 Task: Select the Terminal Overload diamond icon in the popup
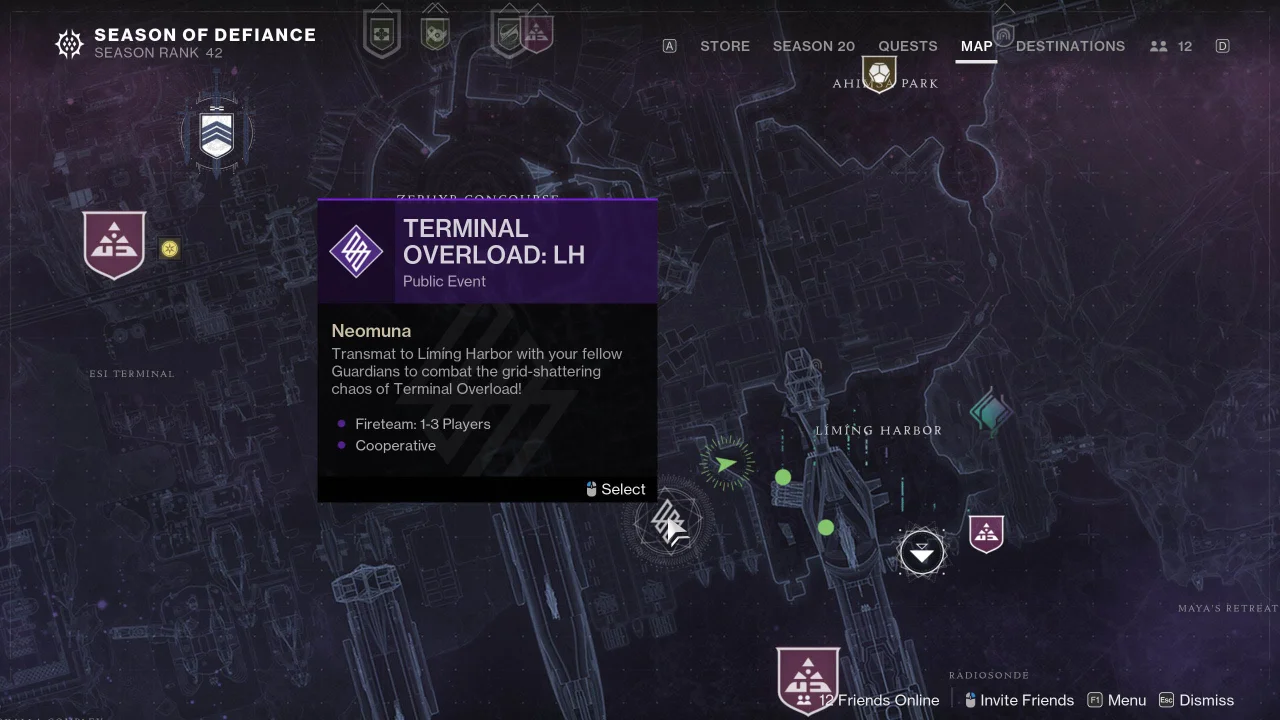(356, 252)
